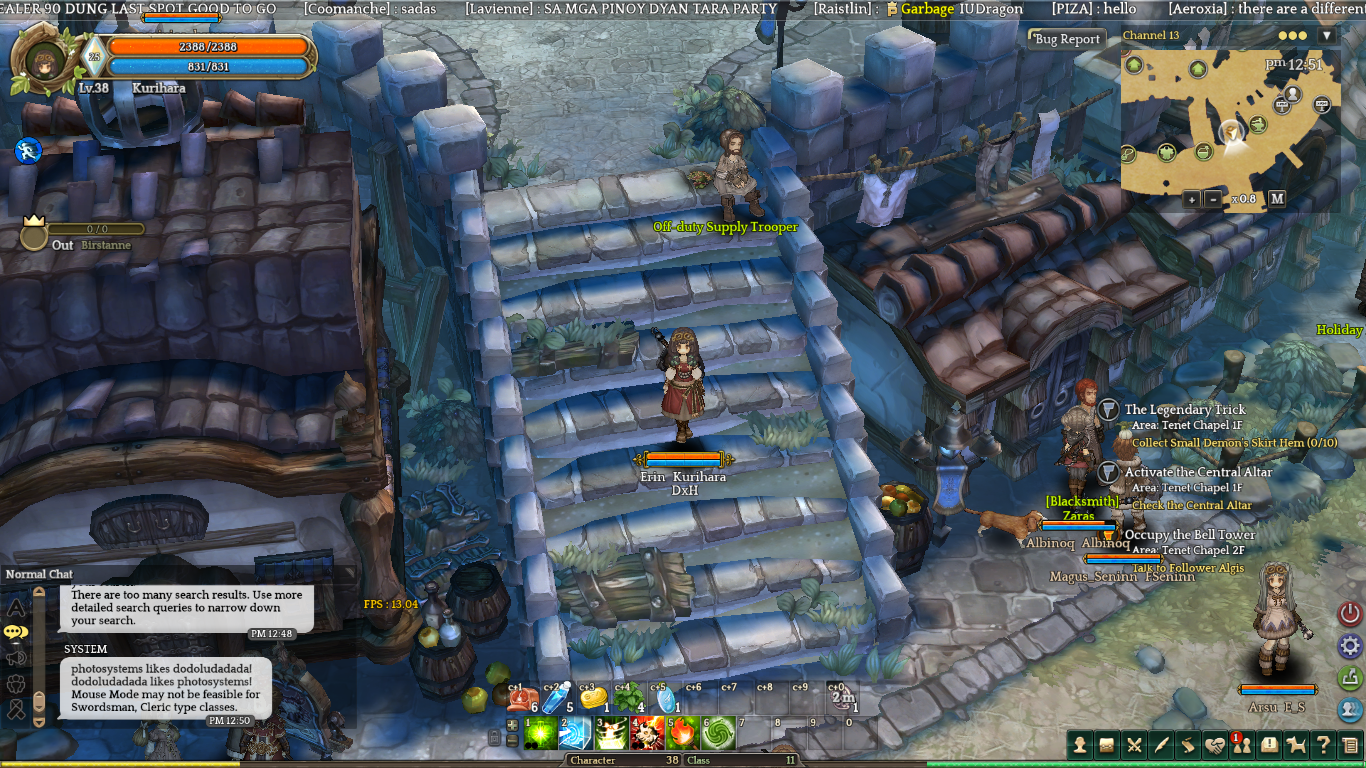Image resolution: width=1366 pixels, height=768 pixels.
Task: Select The Legendary Trick quest tracker entry
Action: pos(1185,410)
